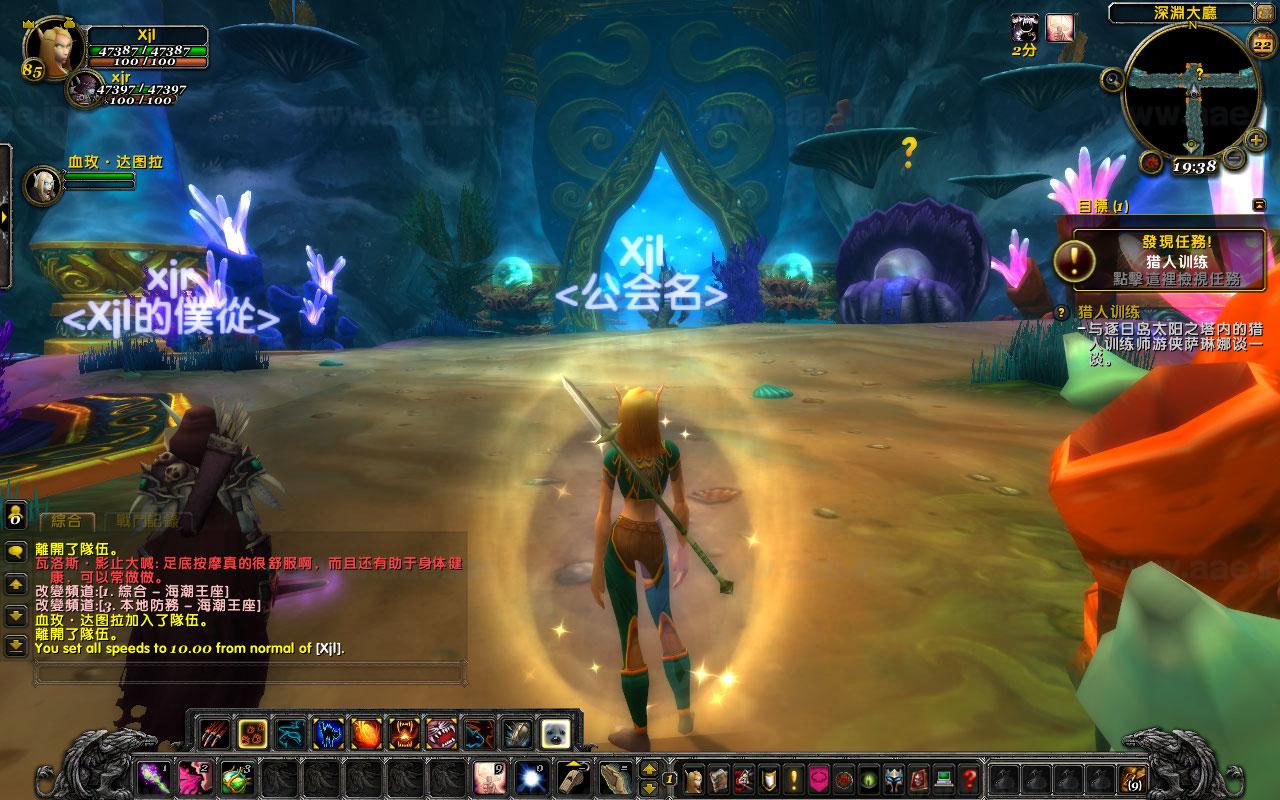1280x800 pixels.
Task: Select party member 血玫·达图拉 portrait
Action: pos(43,185)
